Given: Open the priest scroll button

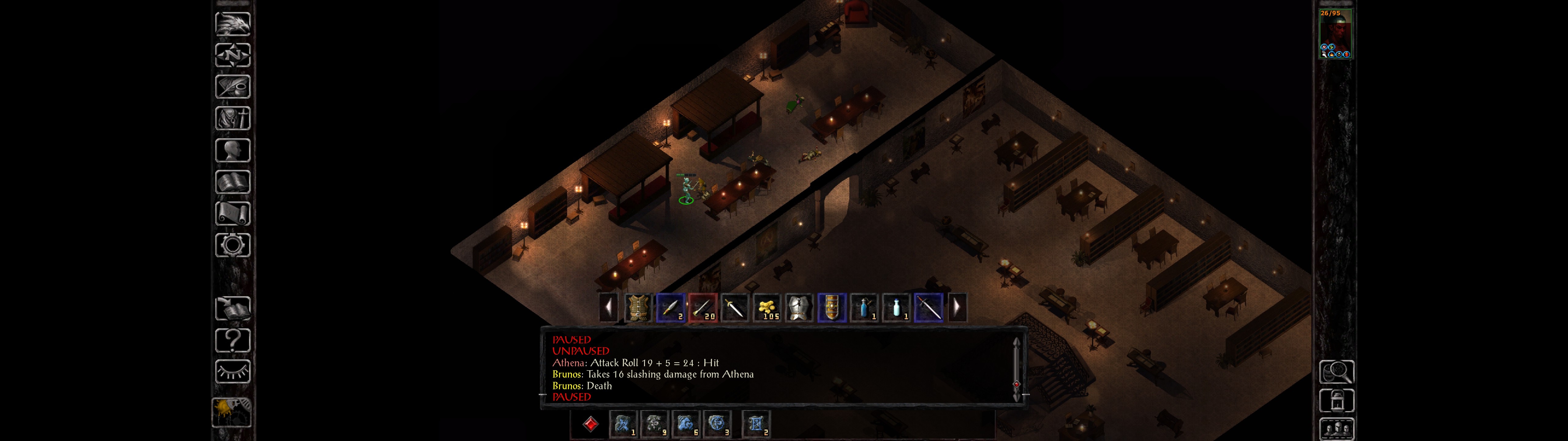Looking at the screenshot, I should [232, 213].
